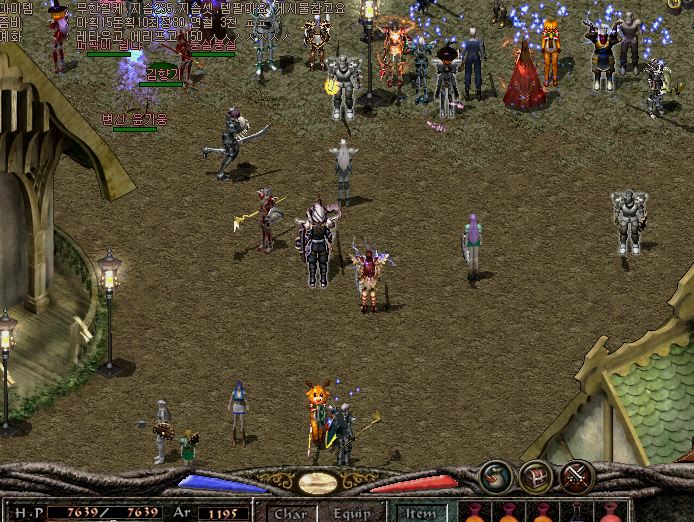Activate the crossed swords round icon
Image resolution: width=694 pixels, height=522 pixels.
(577, 475)
